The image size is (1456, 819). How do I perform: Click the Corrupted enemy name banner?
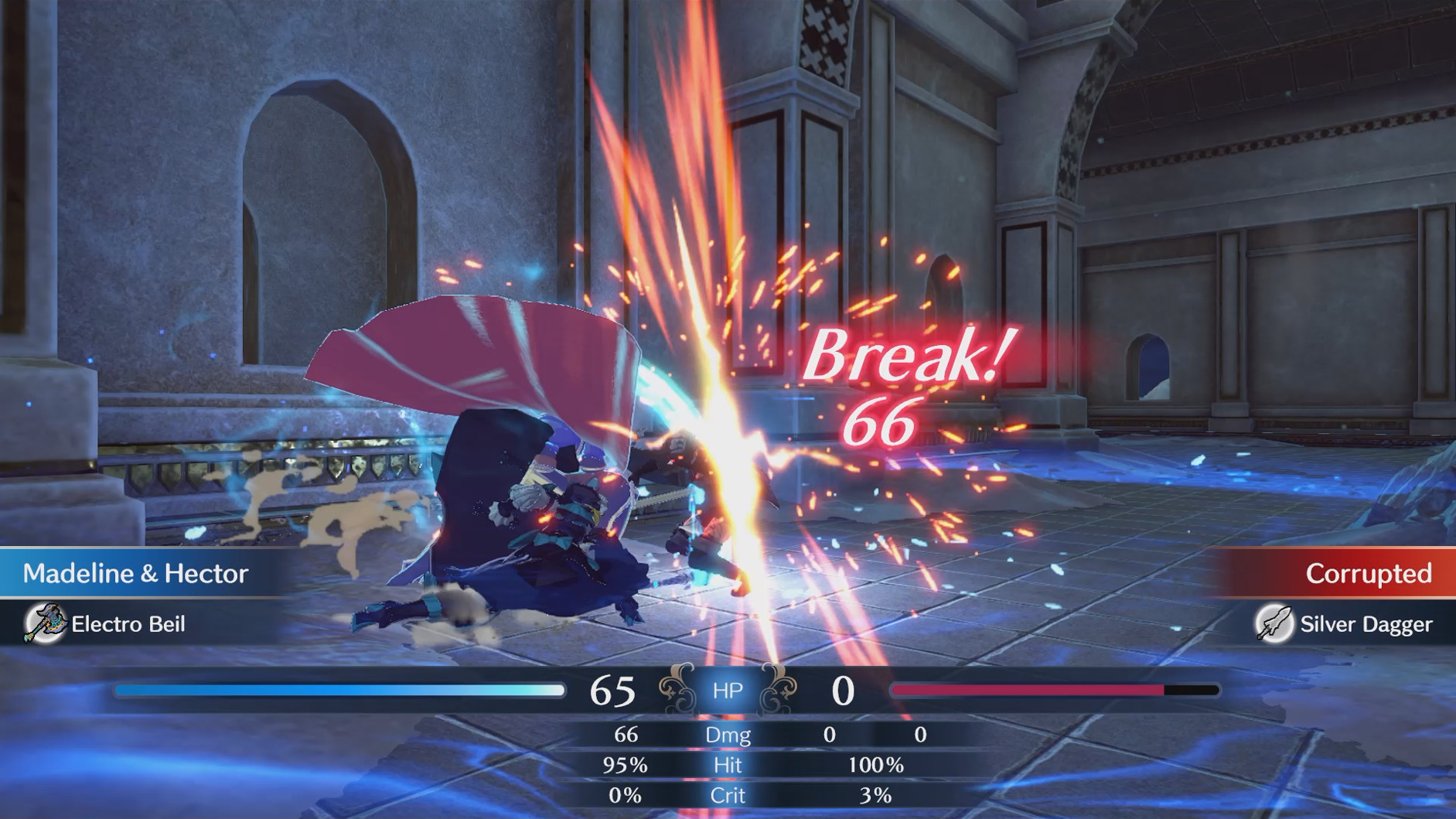pyautogui.click(x=1369, y=574)
